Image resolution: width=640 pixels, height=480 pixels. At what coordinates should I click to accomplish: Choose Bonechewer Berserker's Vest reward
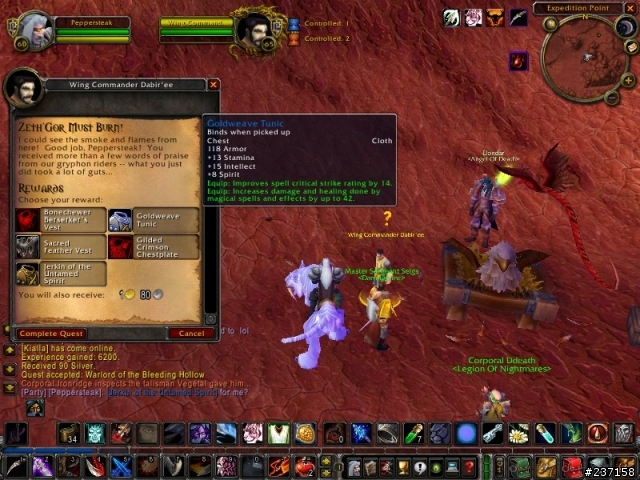(28, 220)
